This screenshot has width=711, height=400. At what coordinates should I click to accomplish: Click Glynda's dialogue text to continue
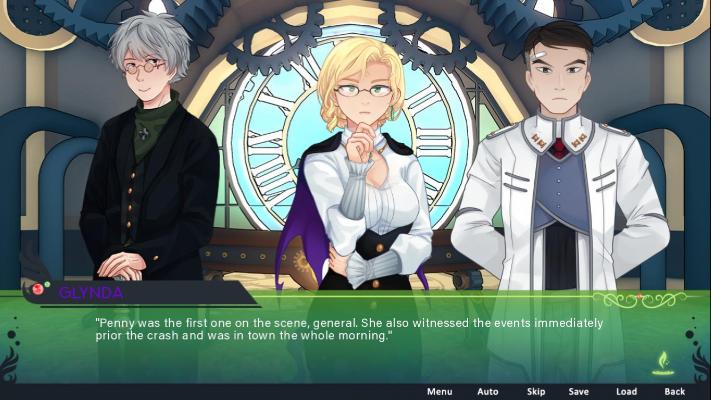(x=349, y=329)
